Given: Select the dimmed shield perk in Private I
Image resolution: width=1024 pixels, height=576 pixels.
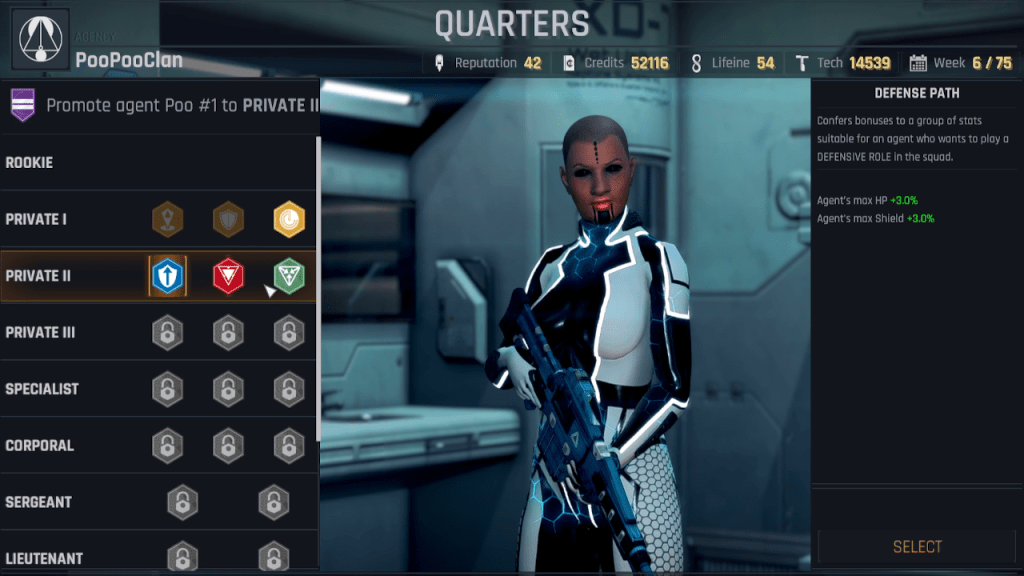Looking at the screenshot, I should pyautogui.click(x=228, y=219).
